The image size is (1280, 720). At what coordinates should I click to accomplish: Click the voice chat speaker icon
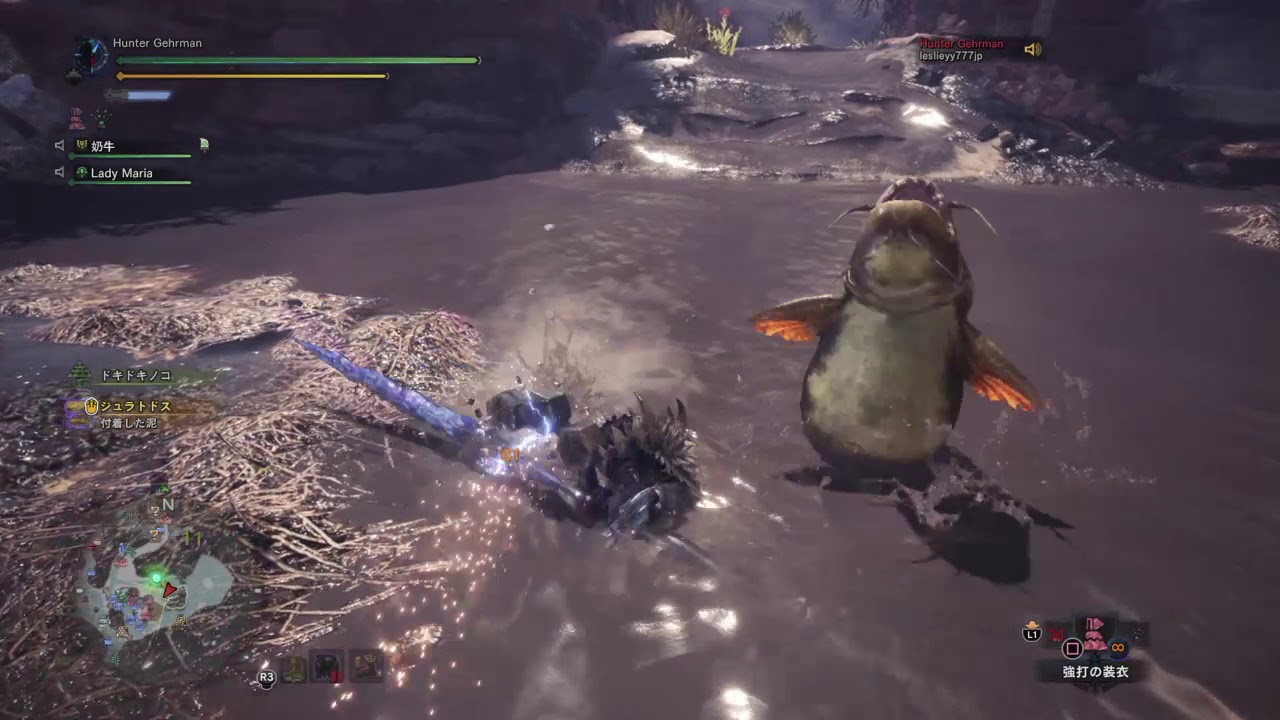1032,49
